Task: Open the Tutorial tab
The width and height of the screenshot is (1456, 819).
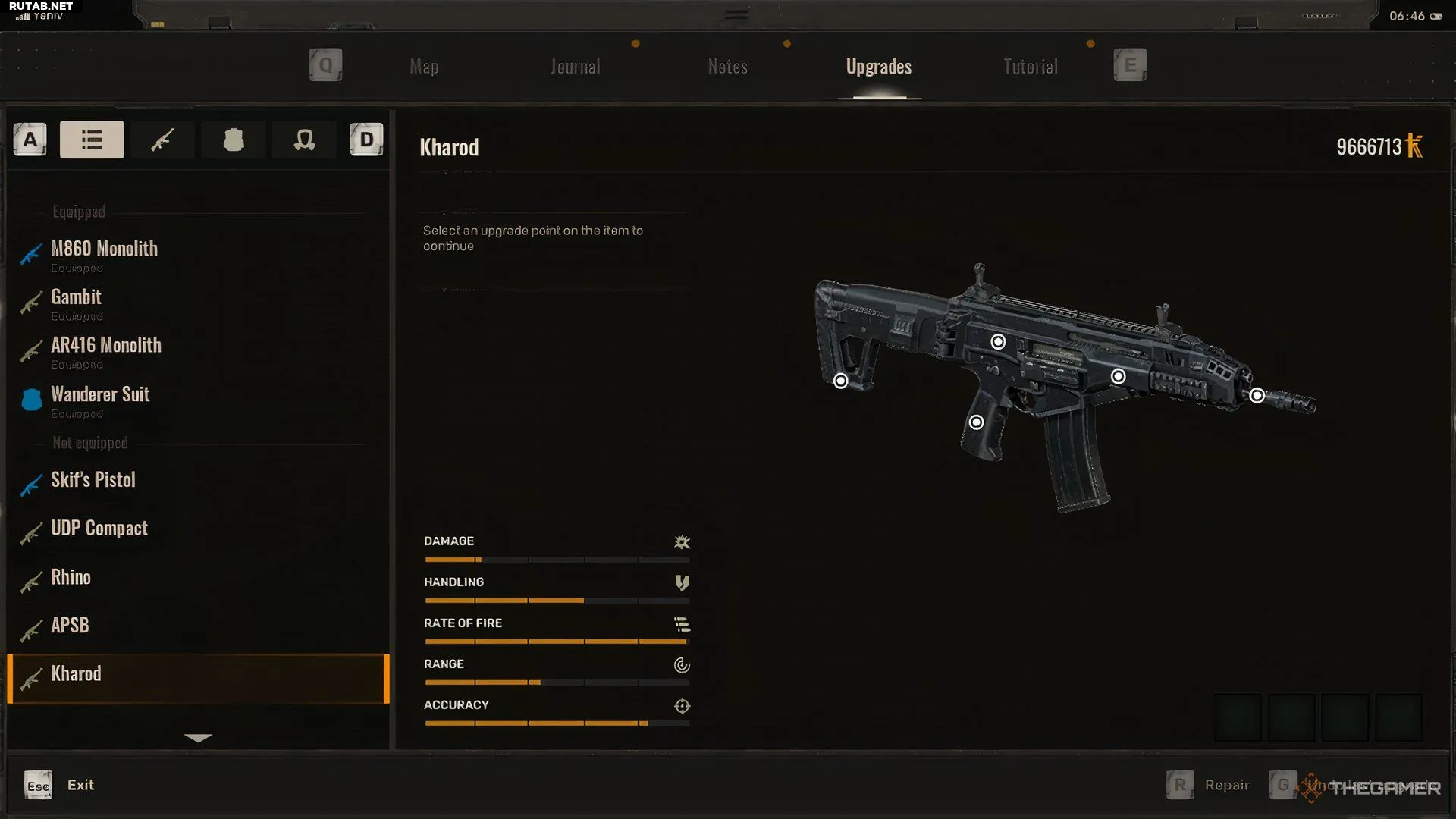Action: (1031, 67)
